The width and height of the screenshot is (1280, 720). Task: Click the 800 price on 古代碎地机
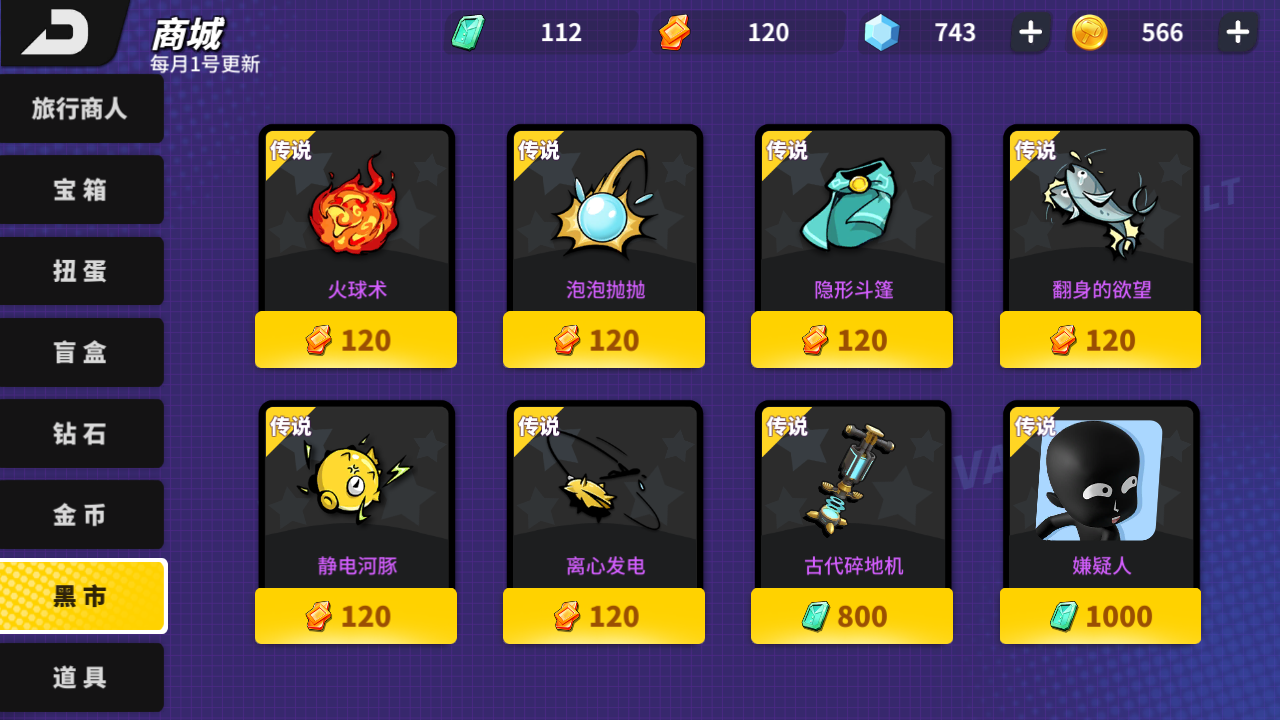coord(851,615)
